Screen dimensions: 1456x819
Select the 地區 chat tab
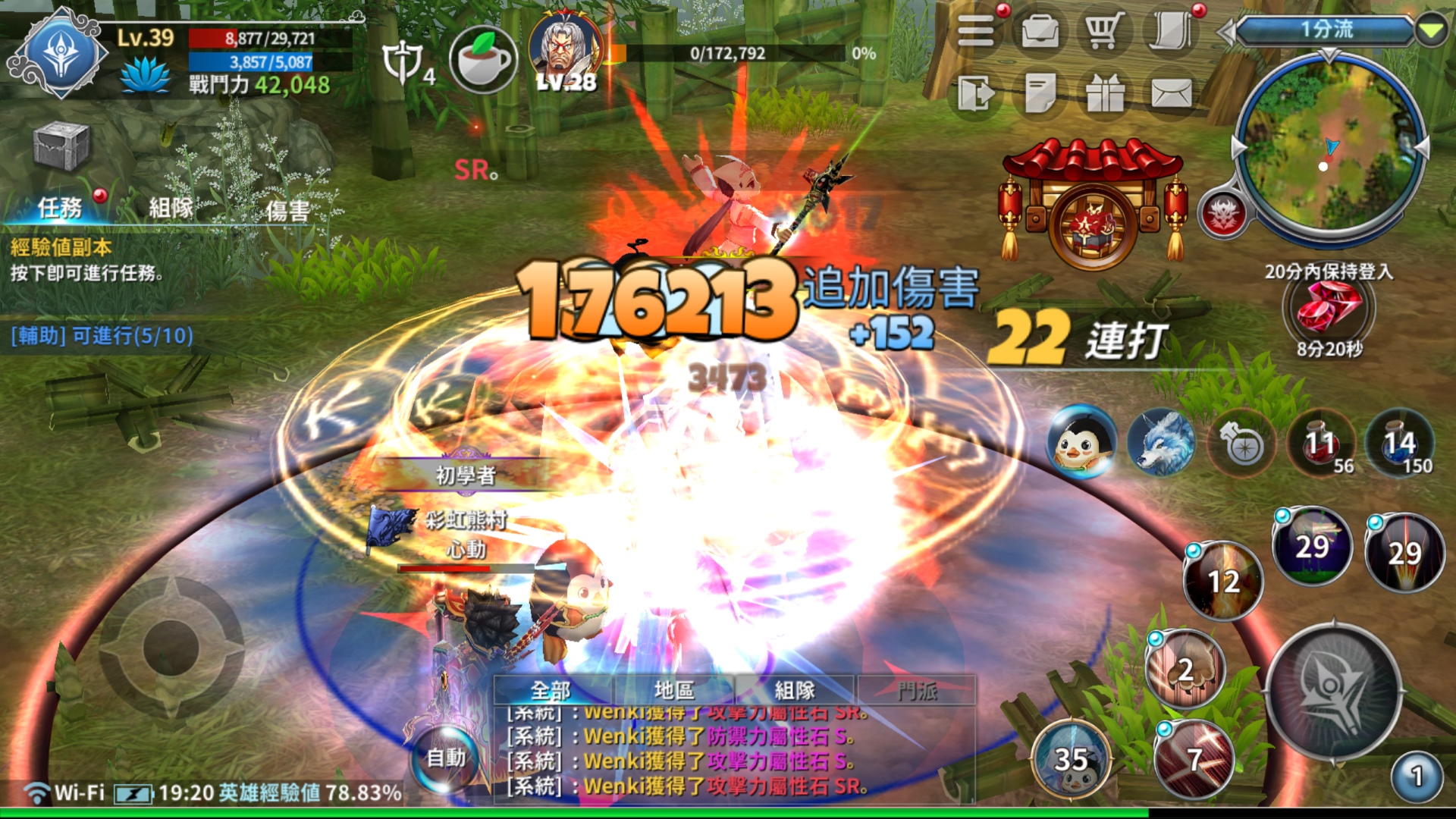coord(673,690)
